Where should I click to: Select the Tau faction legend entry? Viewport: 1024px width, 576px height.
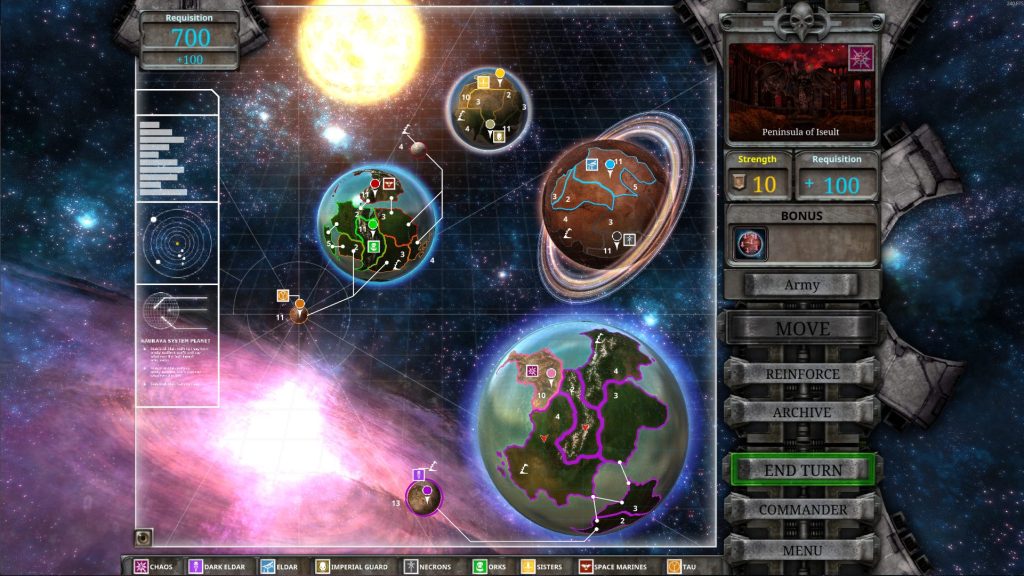682,567
